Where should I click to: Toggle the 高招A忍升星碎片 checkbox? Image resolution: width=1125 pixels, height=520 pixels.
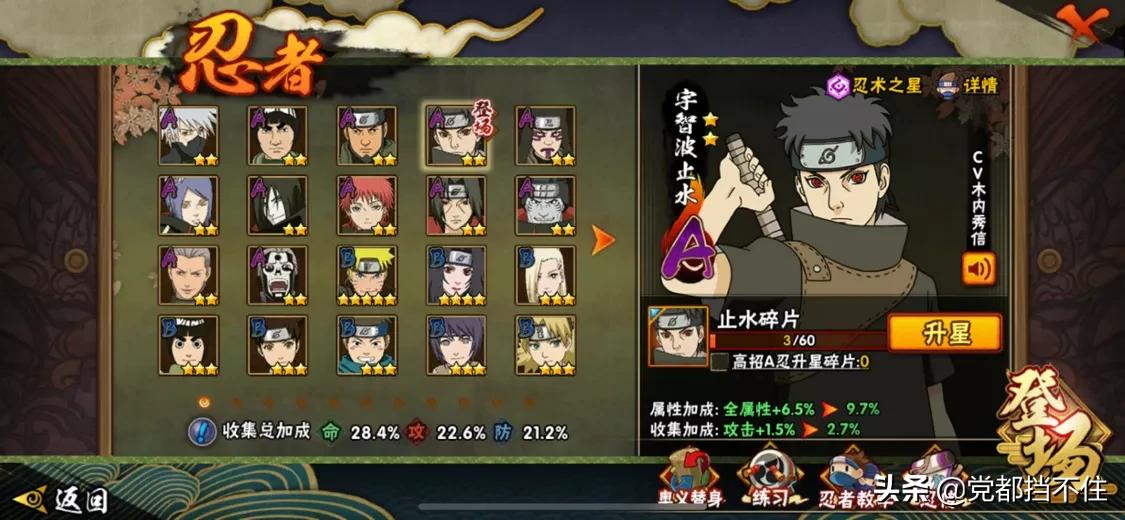pyautogui.click(x=719, y=362)
